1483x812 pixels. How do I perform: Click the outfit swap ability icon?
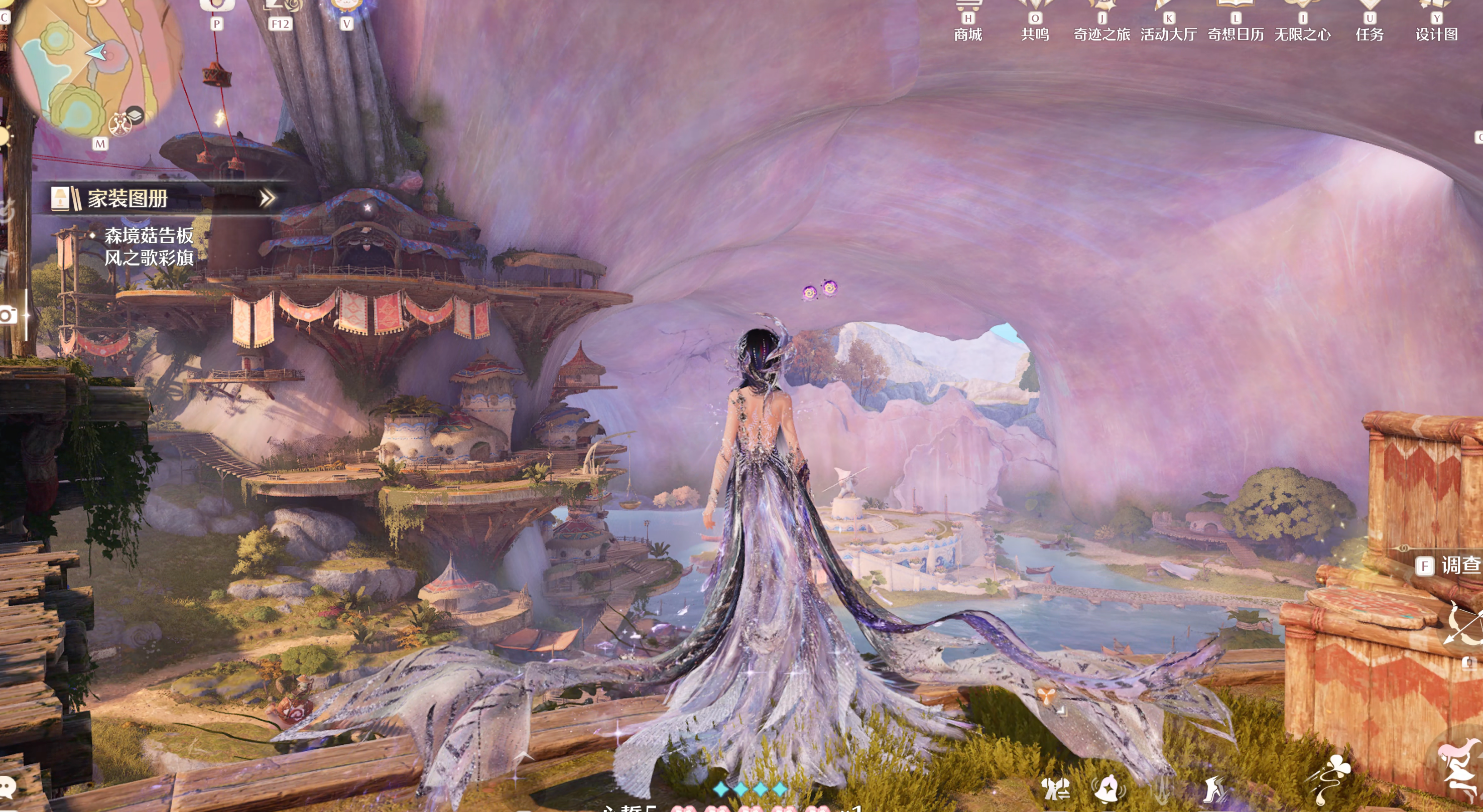1056,788
